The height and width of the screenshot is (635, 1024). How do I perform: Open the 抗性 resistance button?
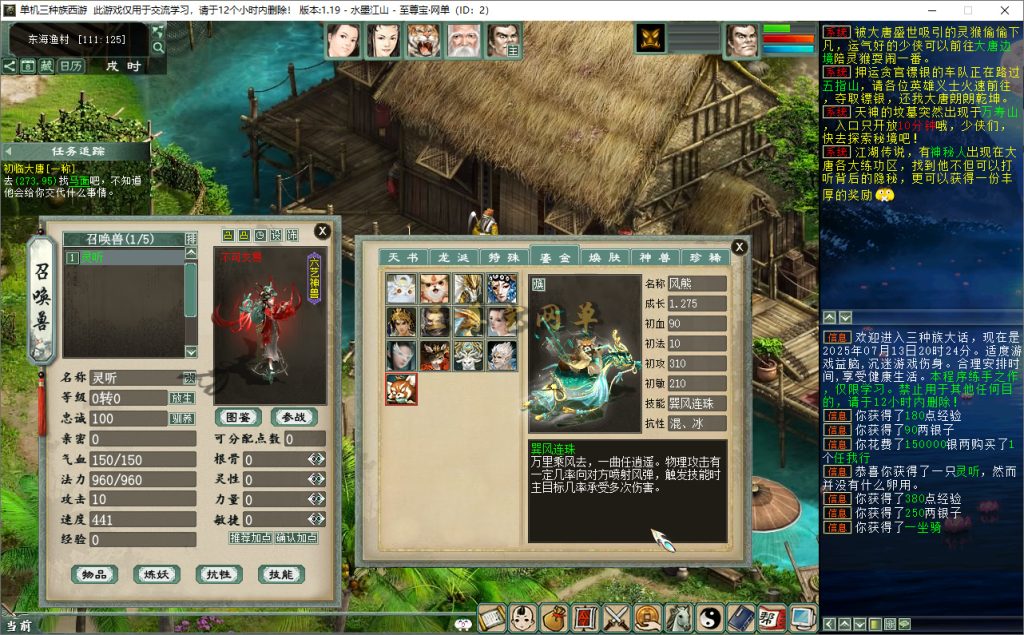click(x=219, y=574)
